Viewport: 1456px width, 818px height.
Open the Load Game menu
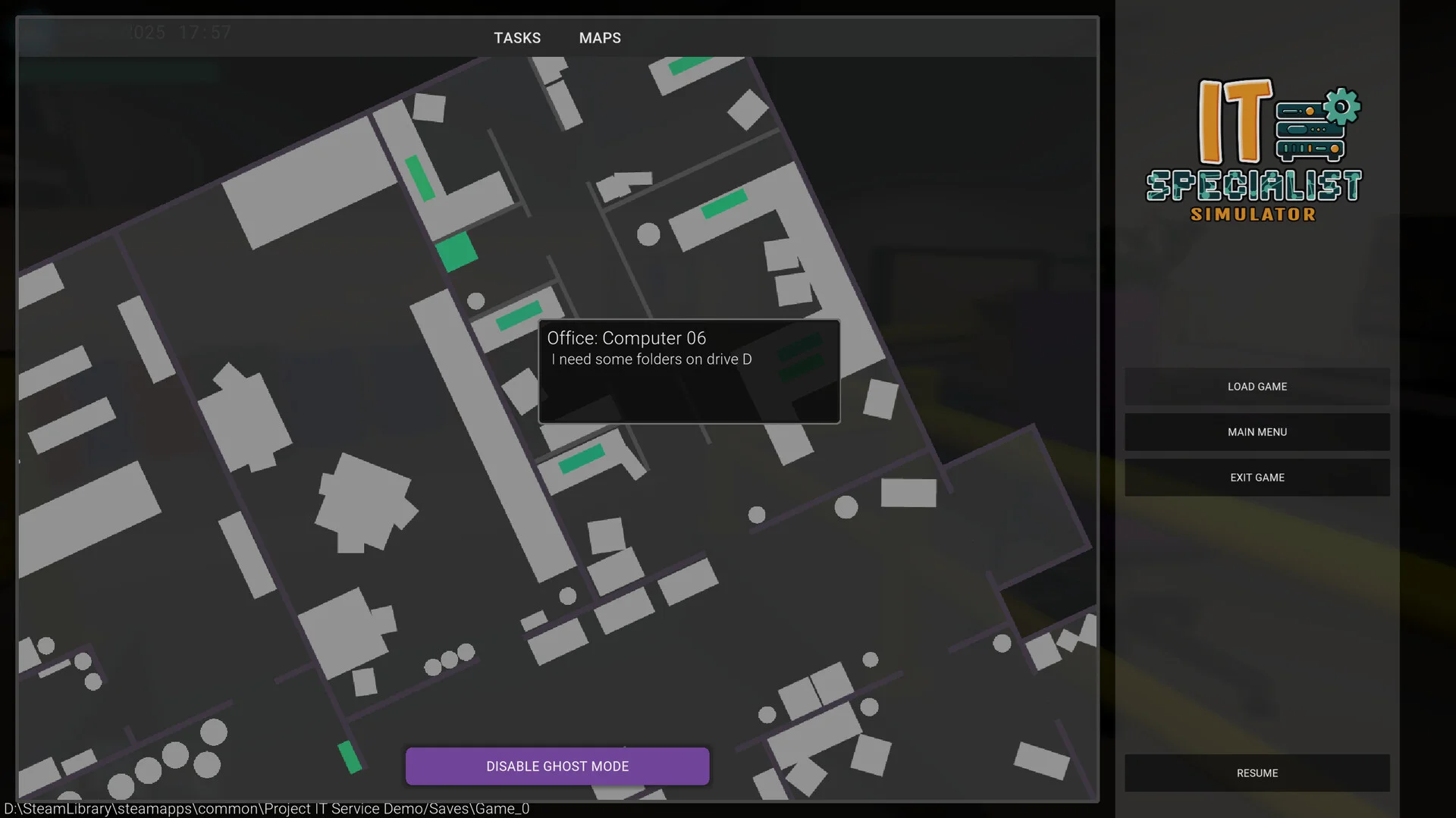1257,387
